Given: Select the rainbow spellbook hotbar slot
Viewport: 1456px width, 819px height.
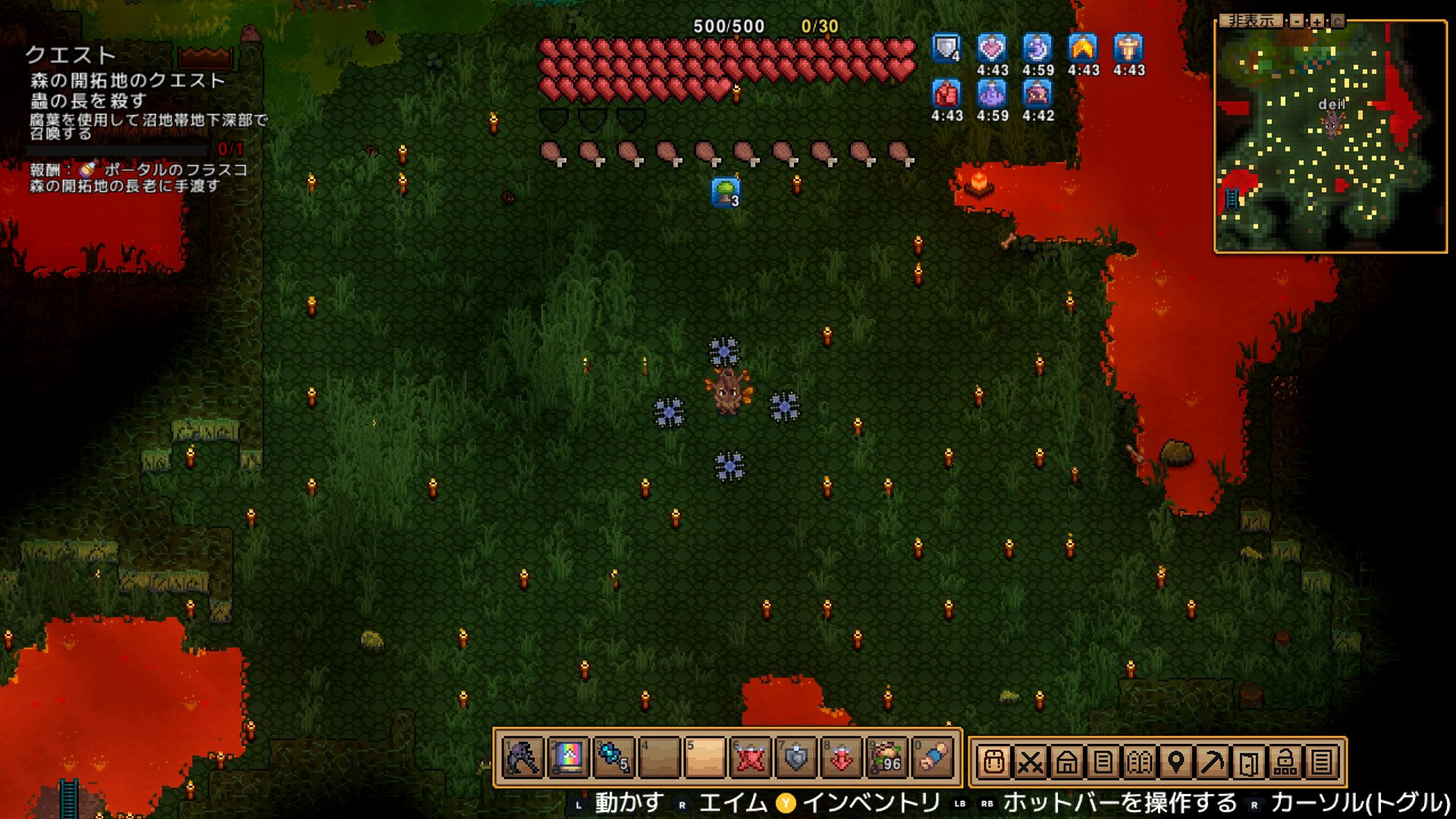Looking at the screenshot, I should tap(569, 757).
